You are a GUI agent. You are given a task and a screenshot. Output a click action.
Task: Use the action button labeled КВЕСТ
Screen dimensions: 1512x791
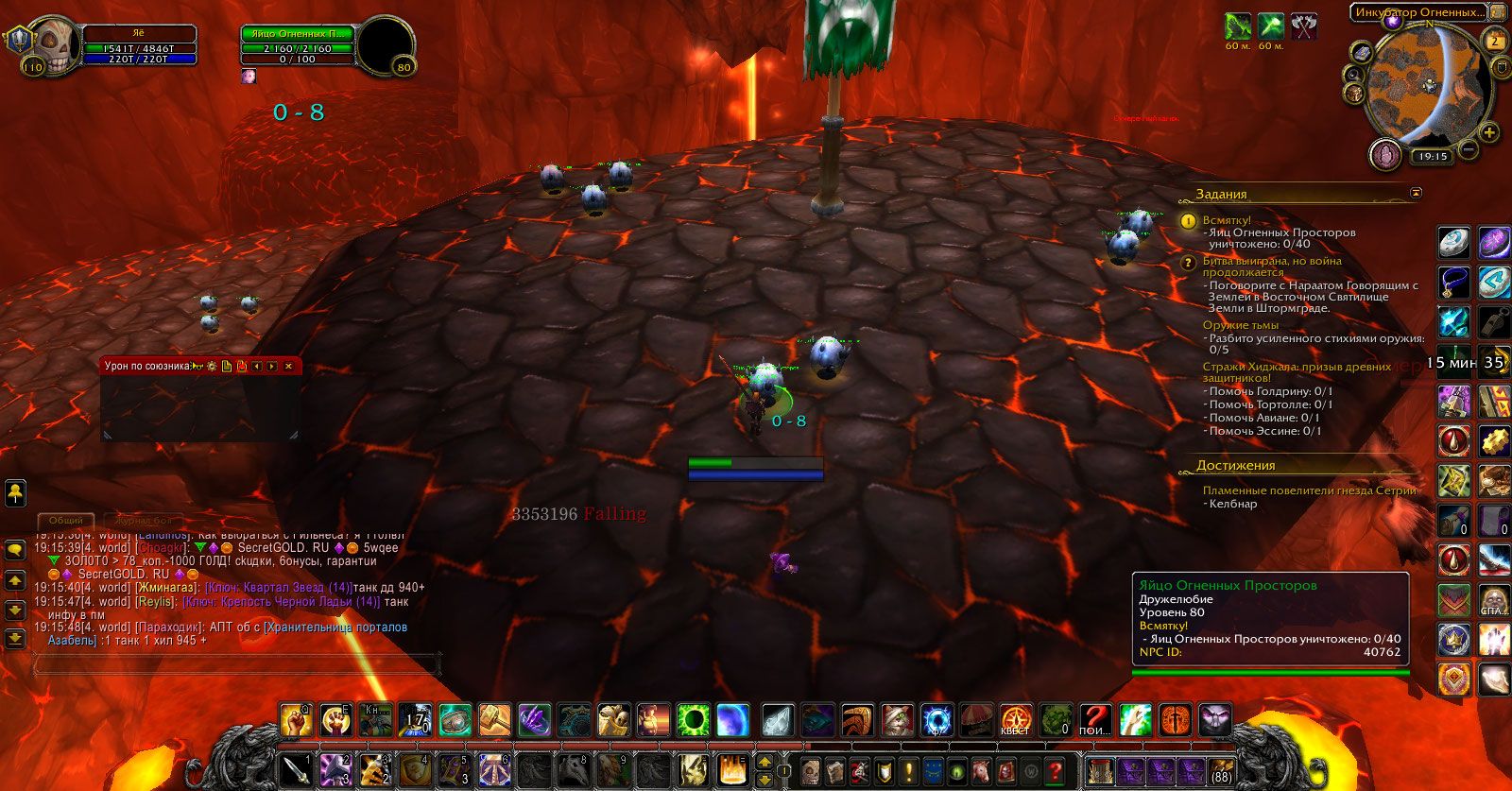1016,721
